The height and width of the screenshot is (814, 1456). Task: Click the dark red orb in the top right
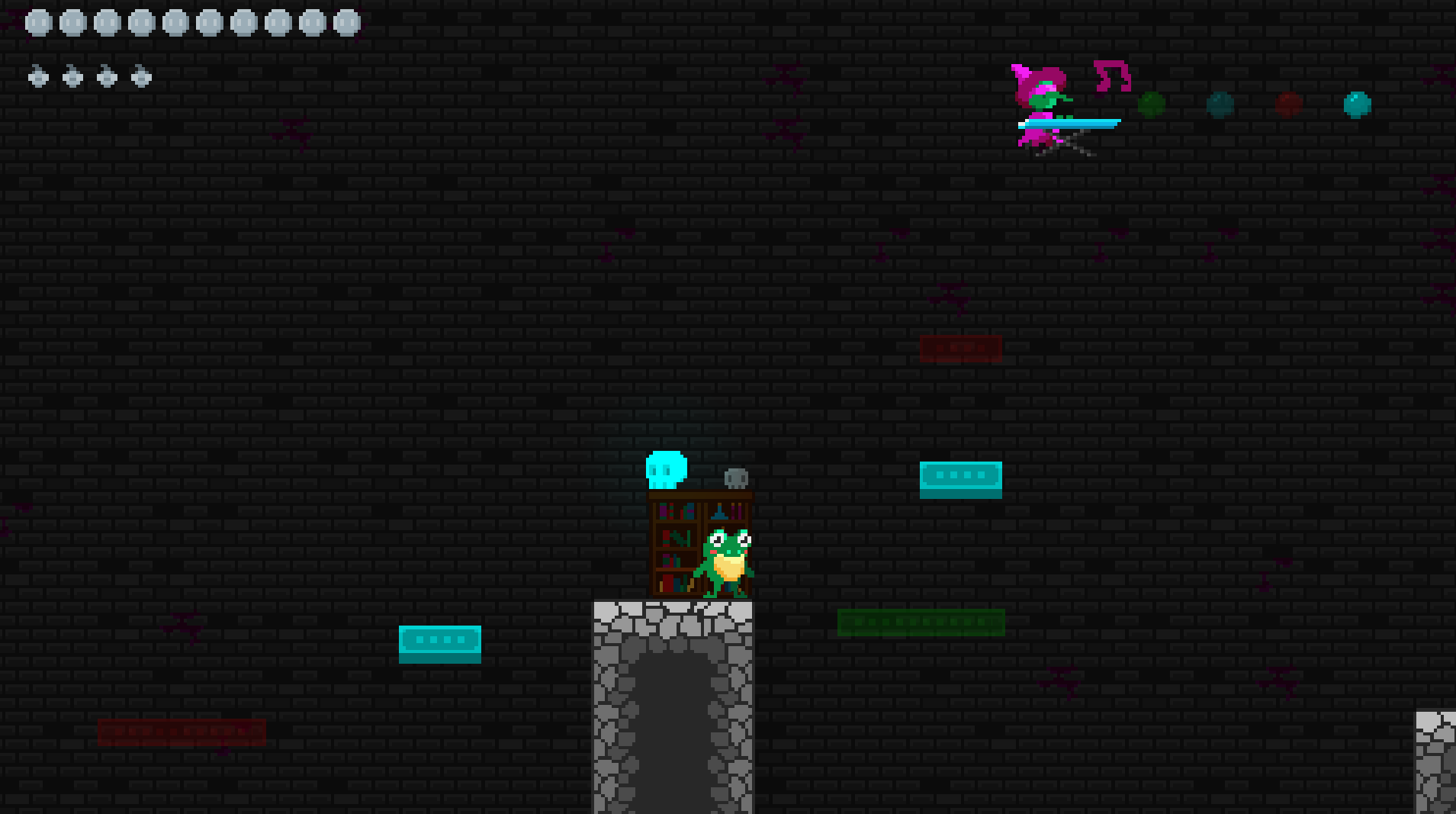pyautogui.click(x=1287, y=106)
